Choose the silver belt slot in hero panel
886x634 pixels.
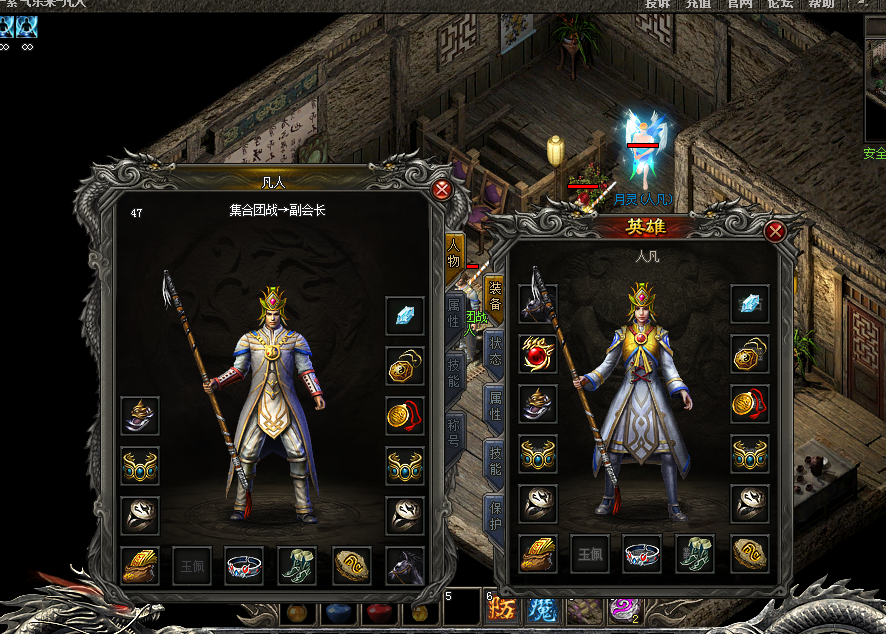pos(642,553)
